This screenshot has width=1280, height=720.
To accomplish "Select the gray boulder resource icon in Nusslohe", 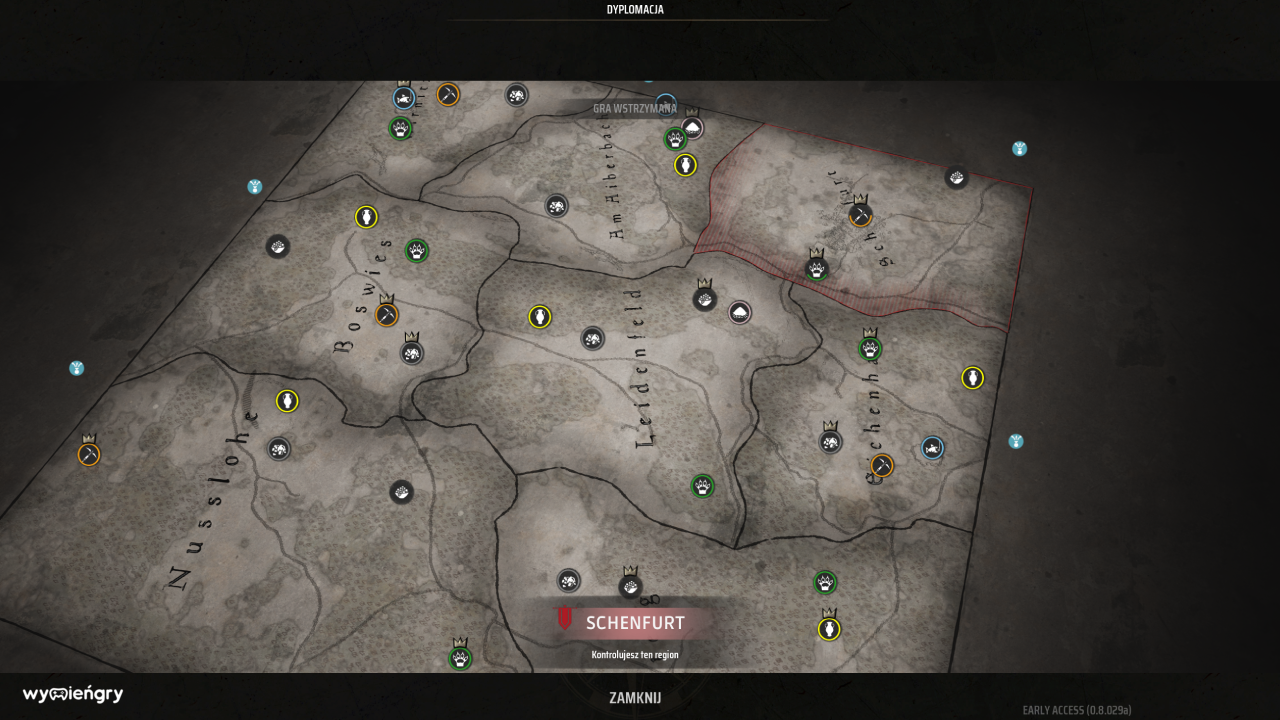I will pyautogui.click(x=278, y=449).
